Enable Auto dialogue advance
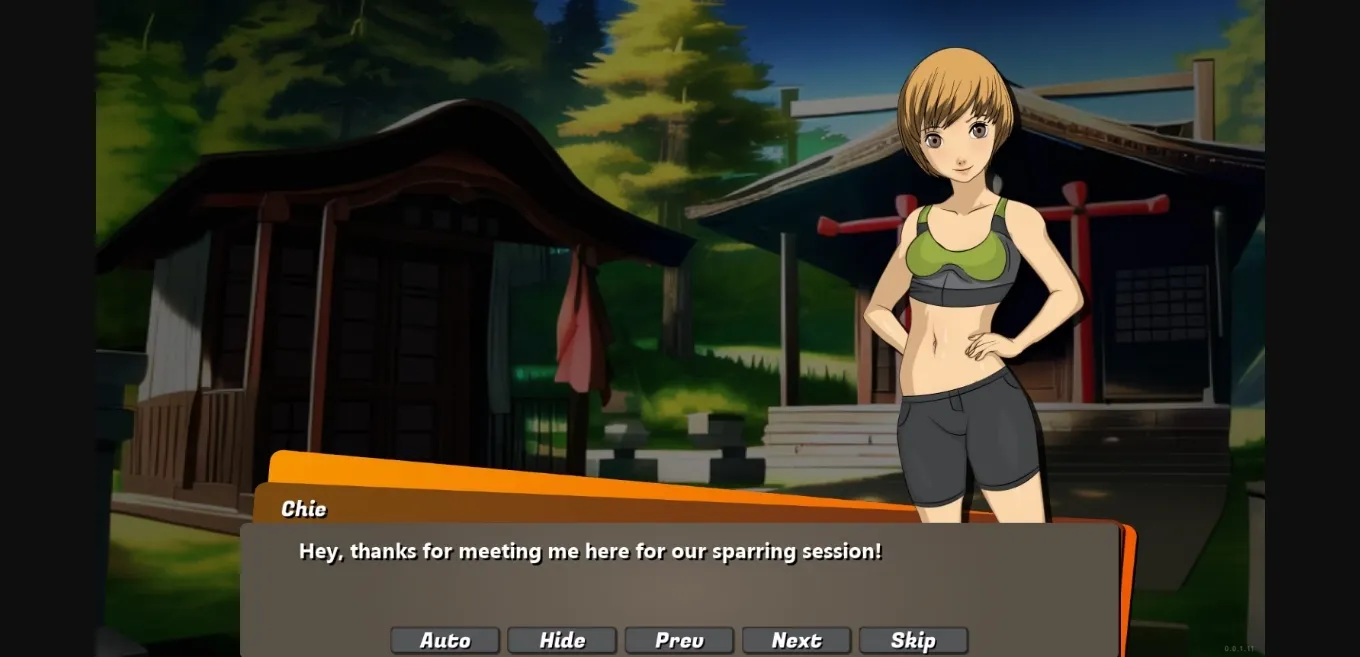This screenshot has width=1360, height=657. [x=445, y=640]
